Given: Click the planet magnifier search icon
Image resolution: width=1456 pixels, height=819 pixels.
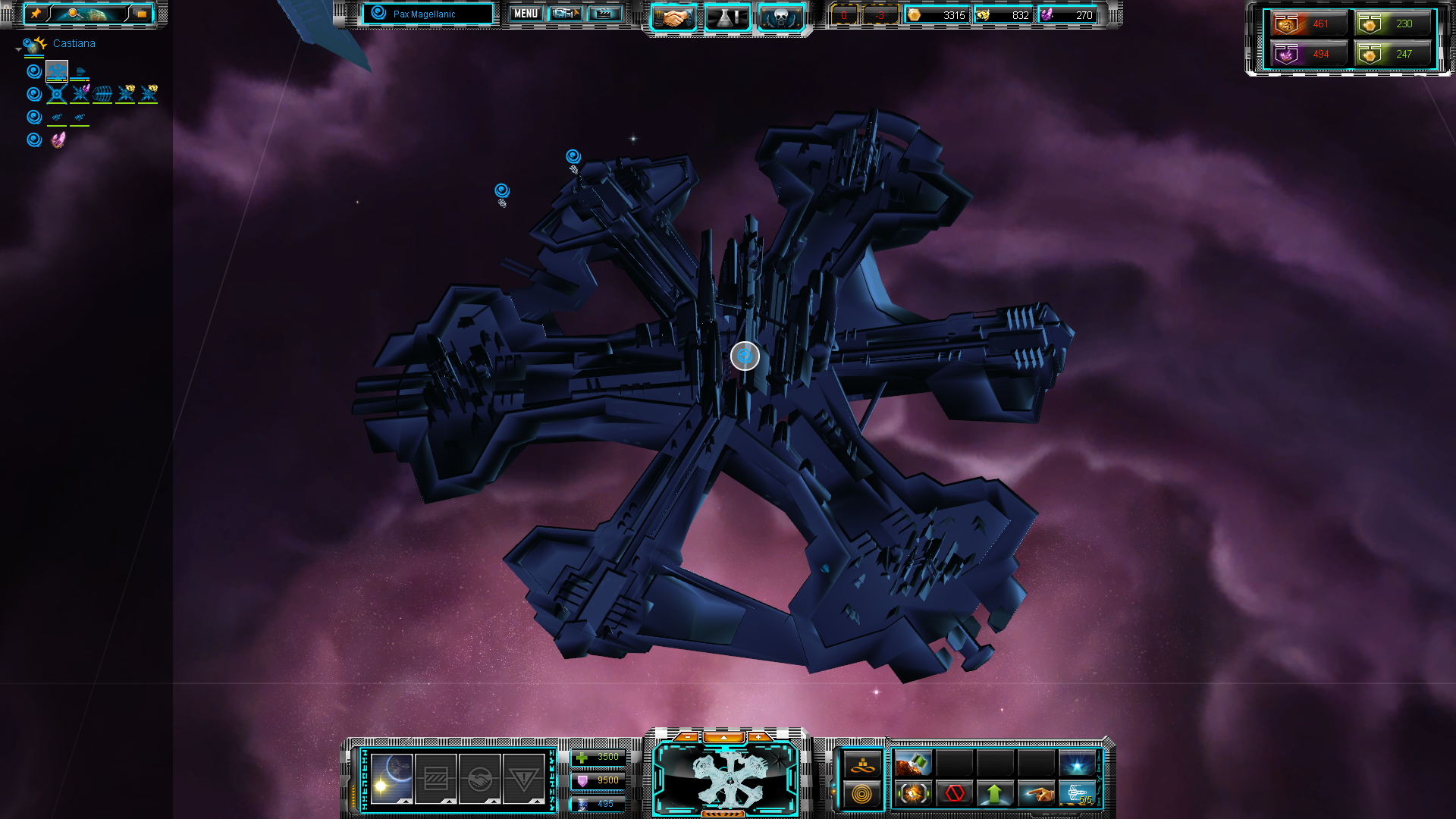Looking at the screenshot, I should pyautogui.click(x=74, y=14).
